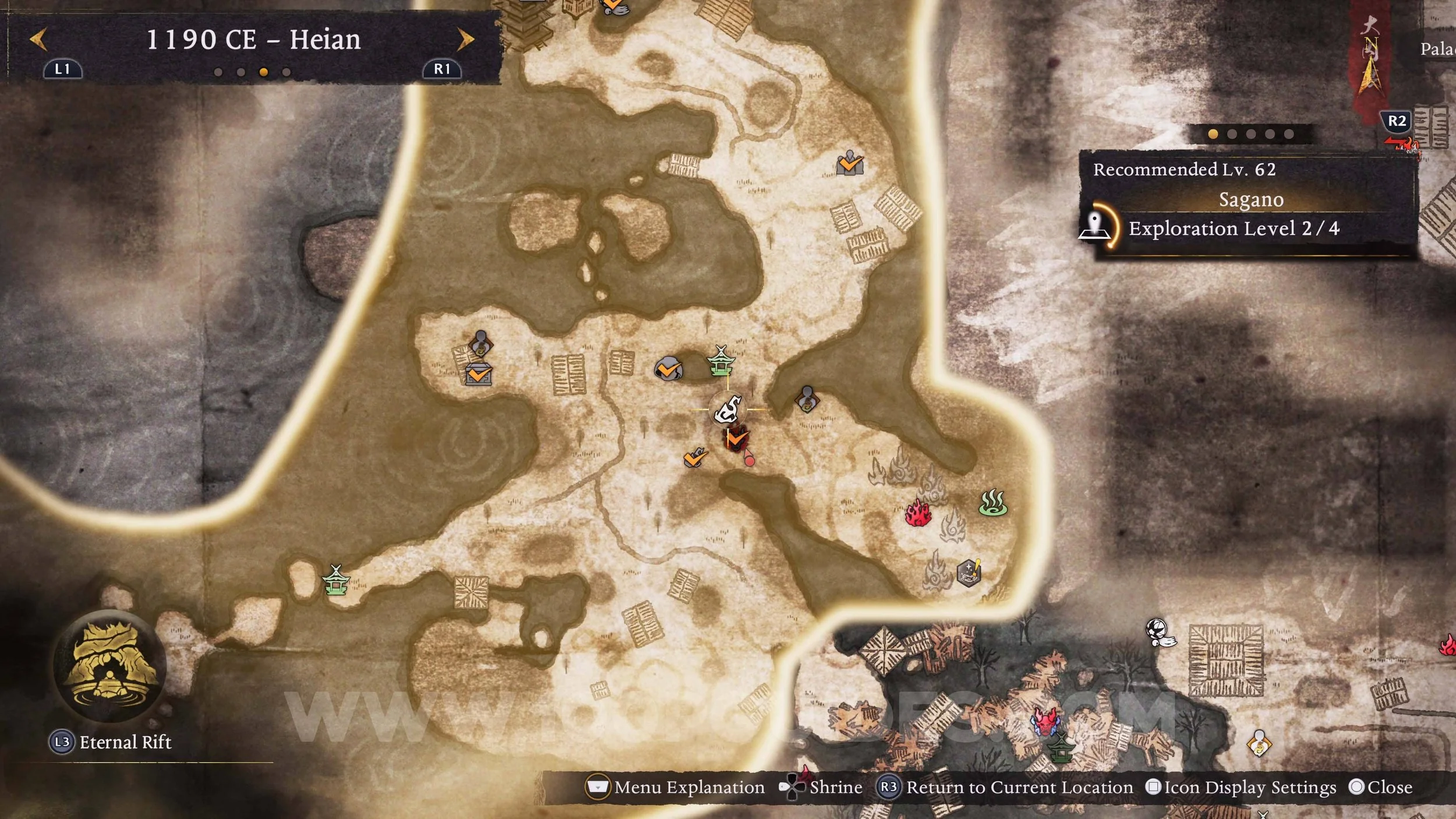Select the white winged orb marker
Image resolution: width=1456 pixels, height=819 pixels.
1158,631
